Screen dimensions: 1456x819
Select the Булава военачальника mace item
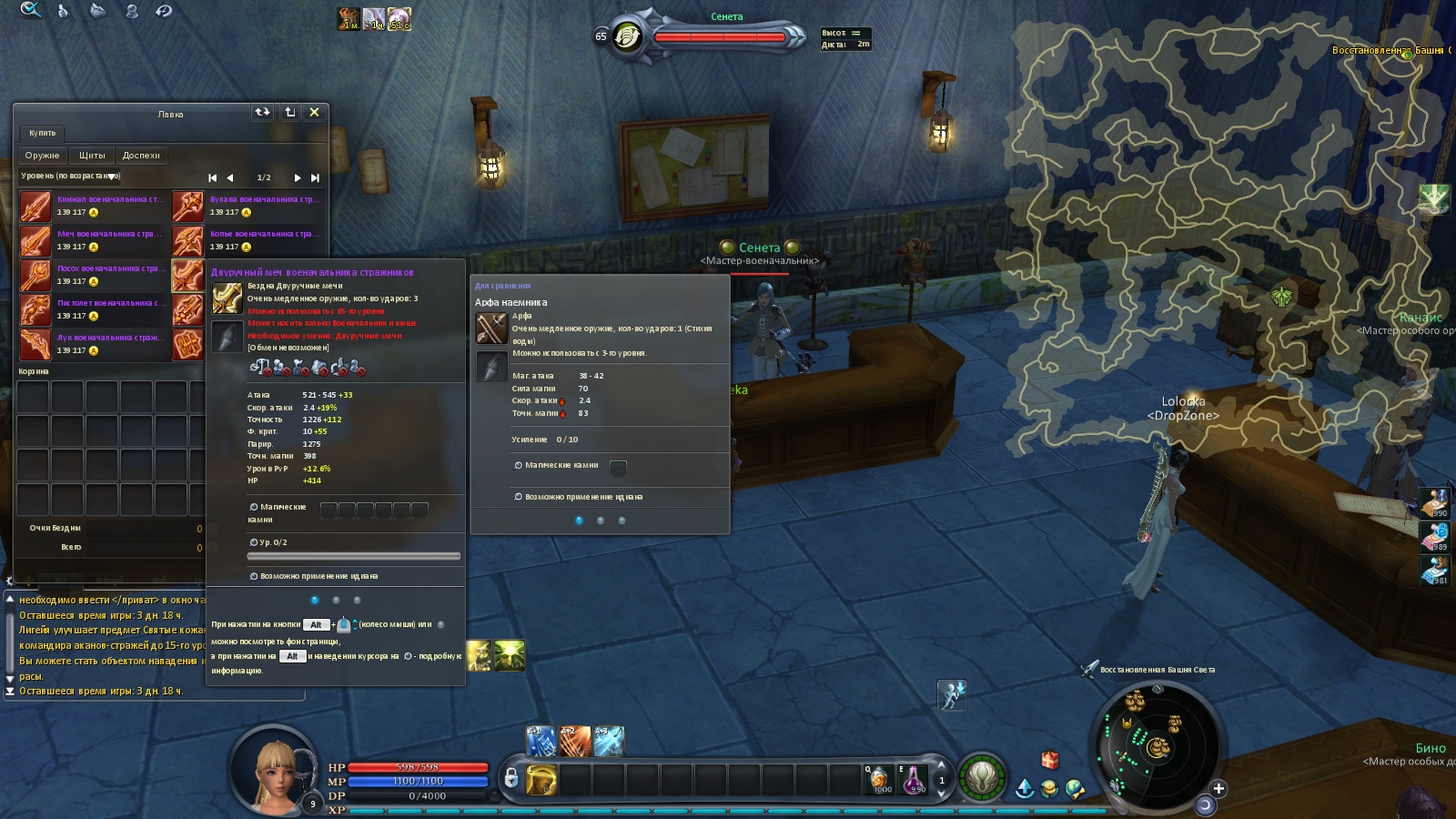pyautogui.click(x=187, y=207)
